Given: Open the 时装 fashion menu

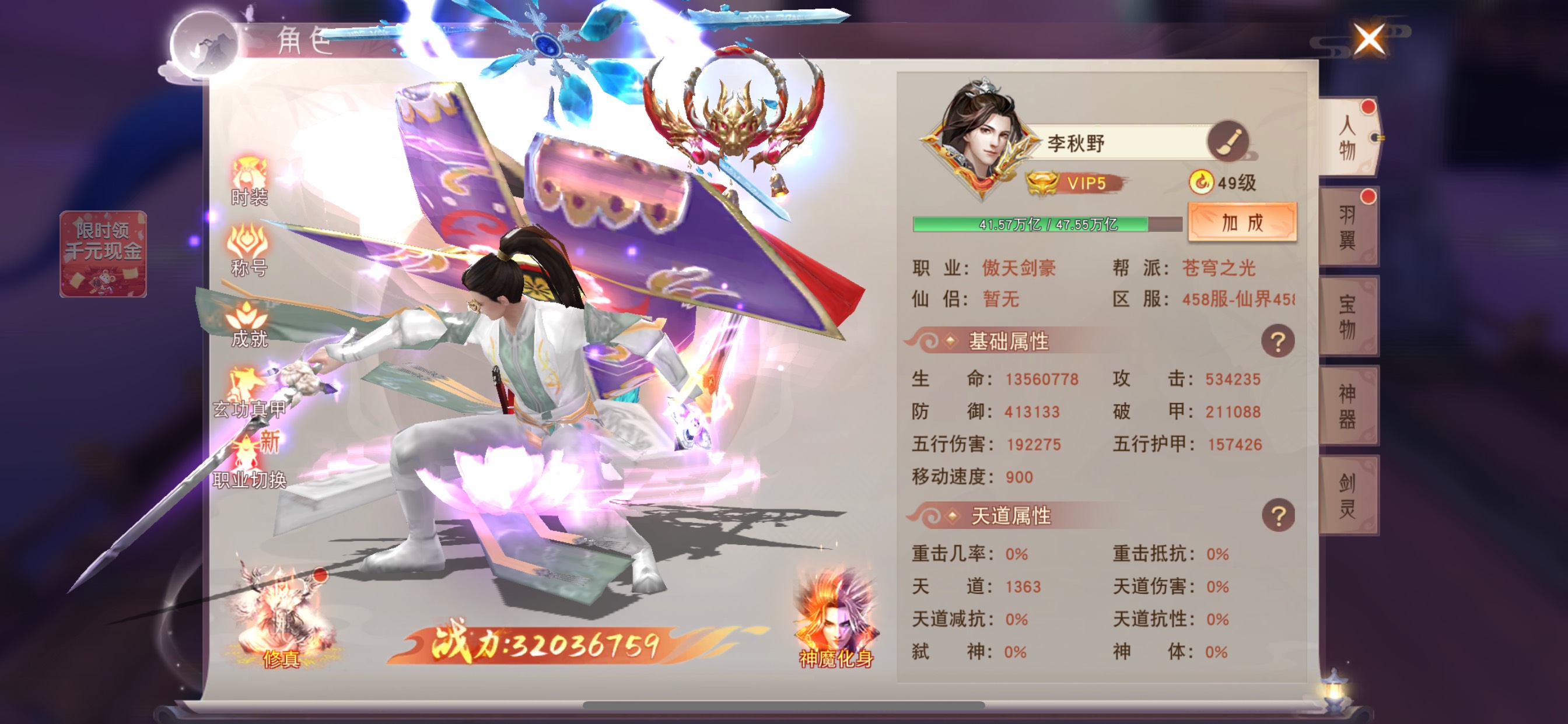Looking at the screenshot, I should [x=249, y=182].
